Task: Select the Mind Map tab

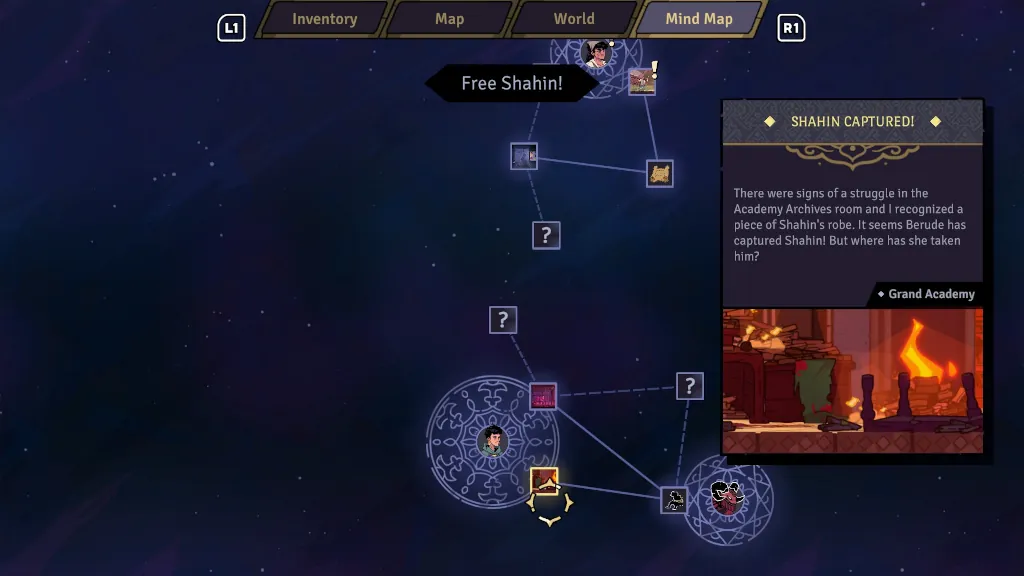Action: coord(699,19)
